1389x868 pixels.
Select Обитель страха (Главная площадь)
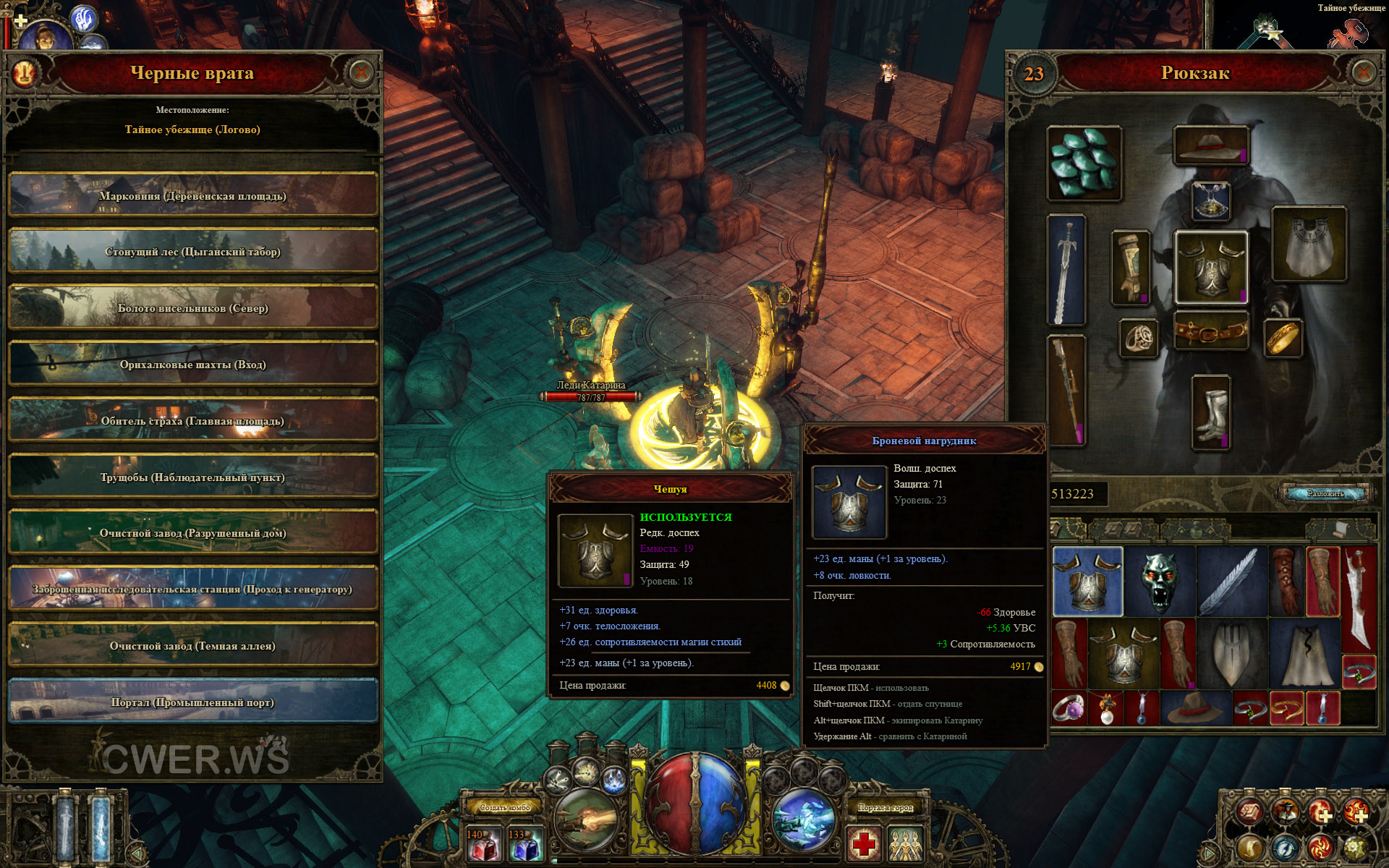192,420
